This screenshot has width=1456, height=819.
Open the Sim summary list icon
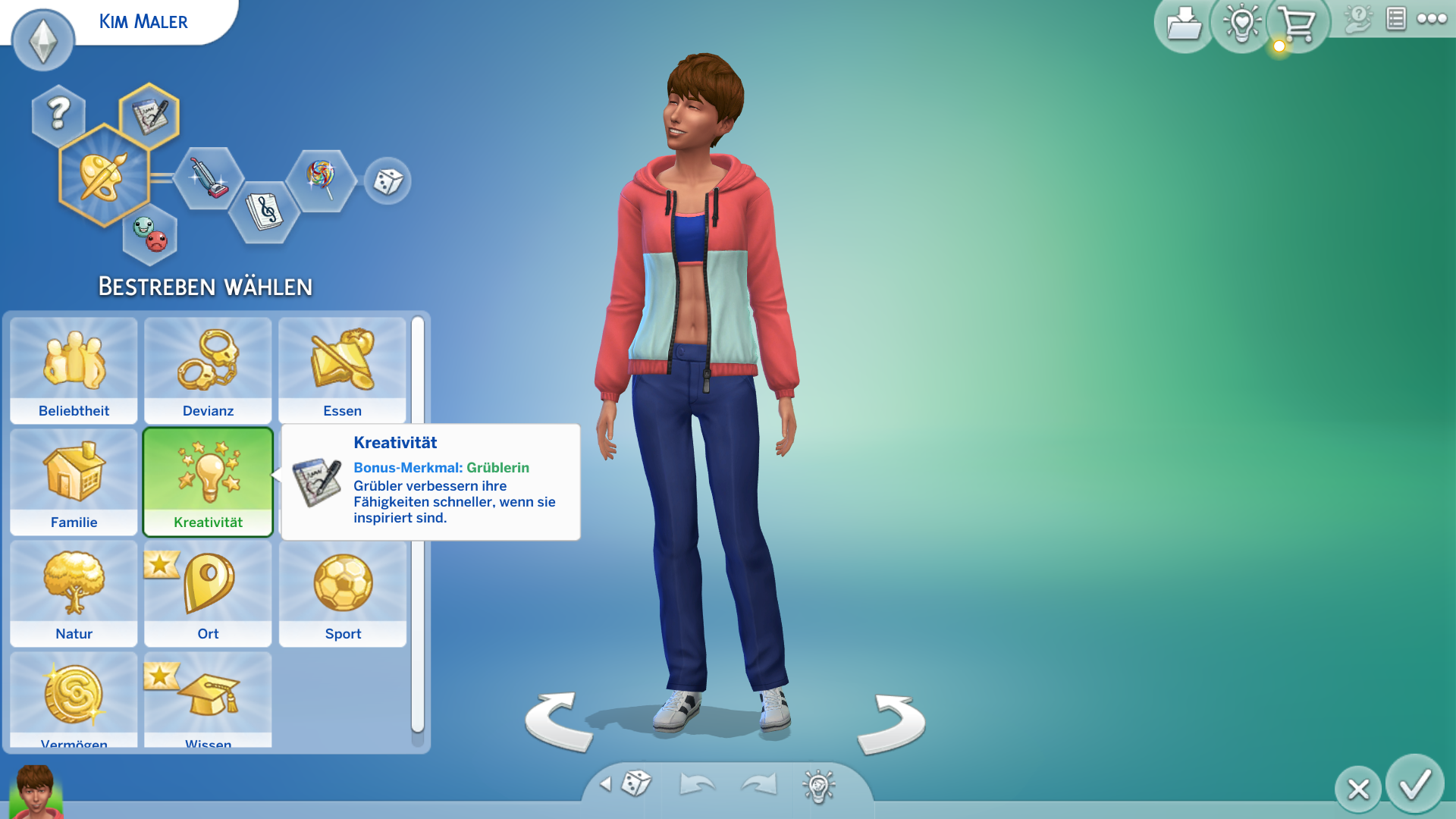point(1395,19)
